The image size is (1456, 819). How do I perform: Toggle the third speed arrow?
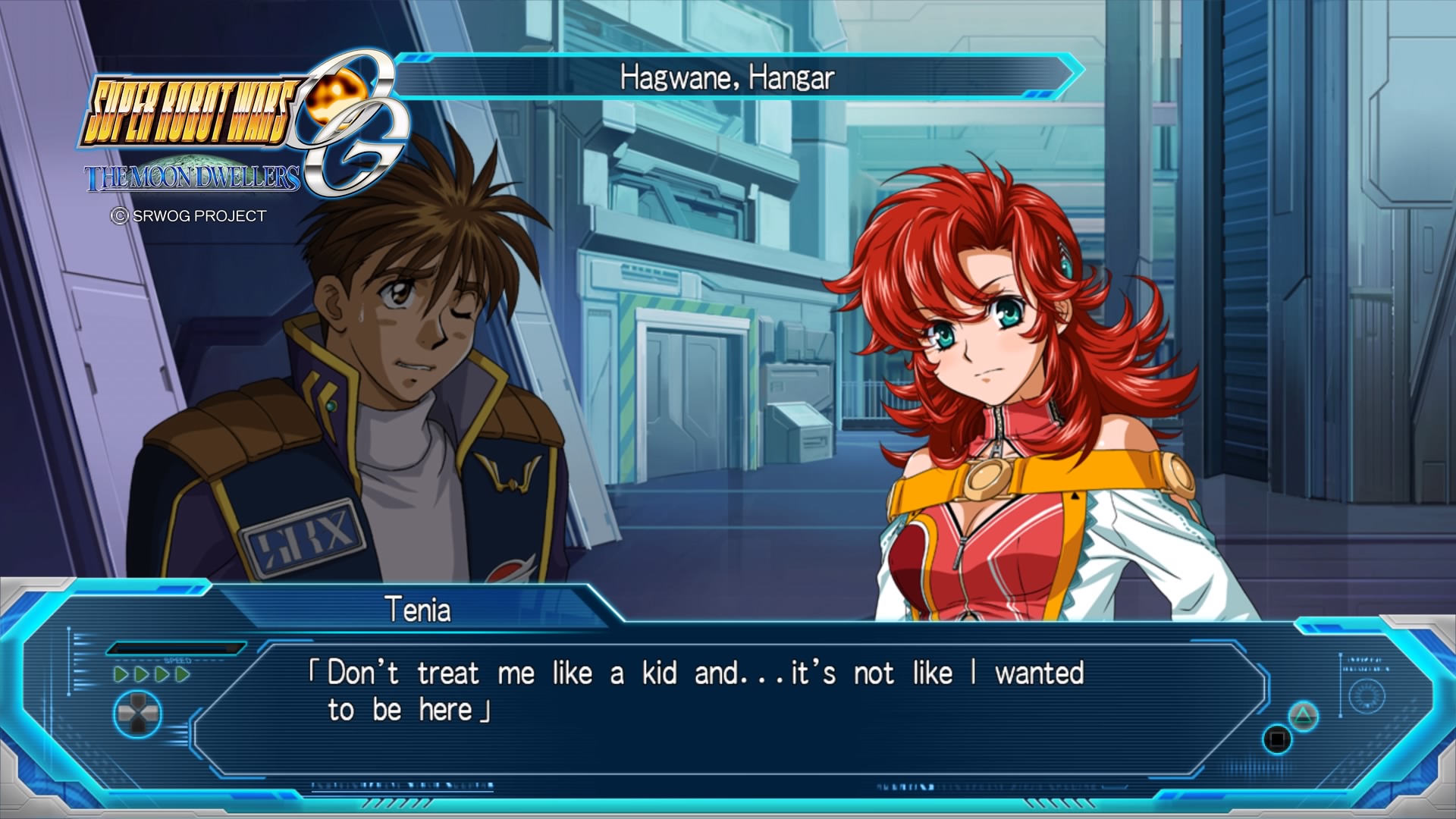click(x=162, y=673)
